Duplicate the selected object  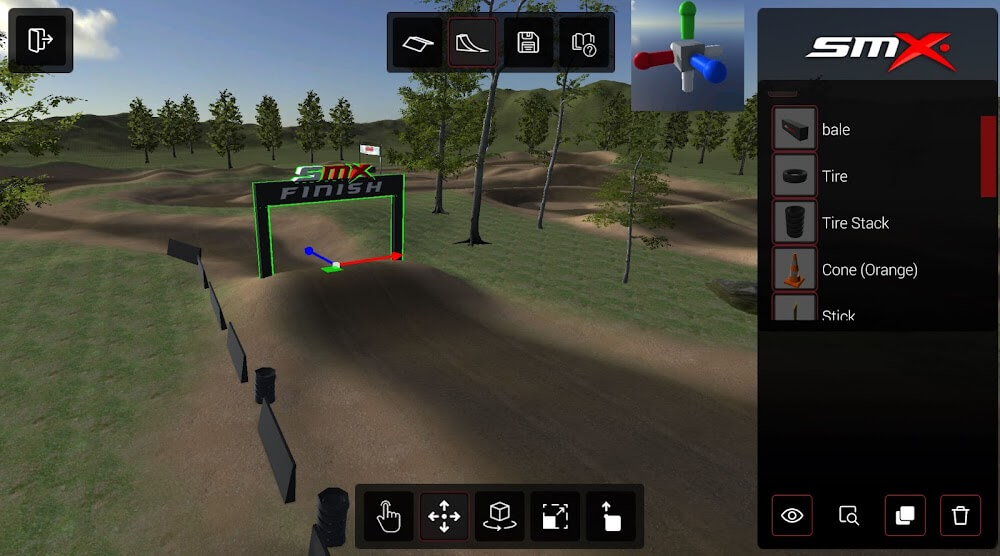pos(905,516)
